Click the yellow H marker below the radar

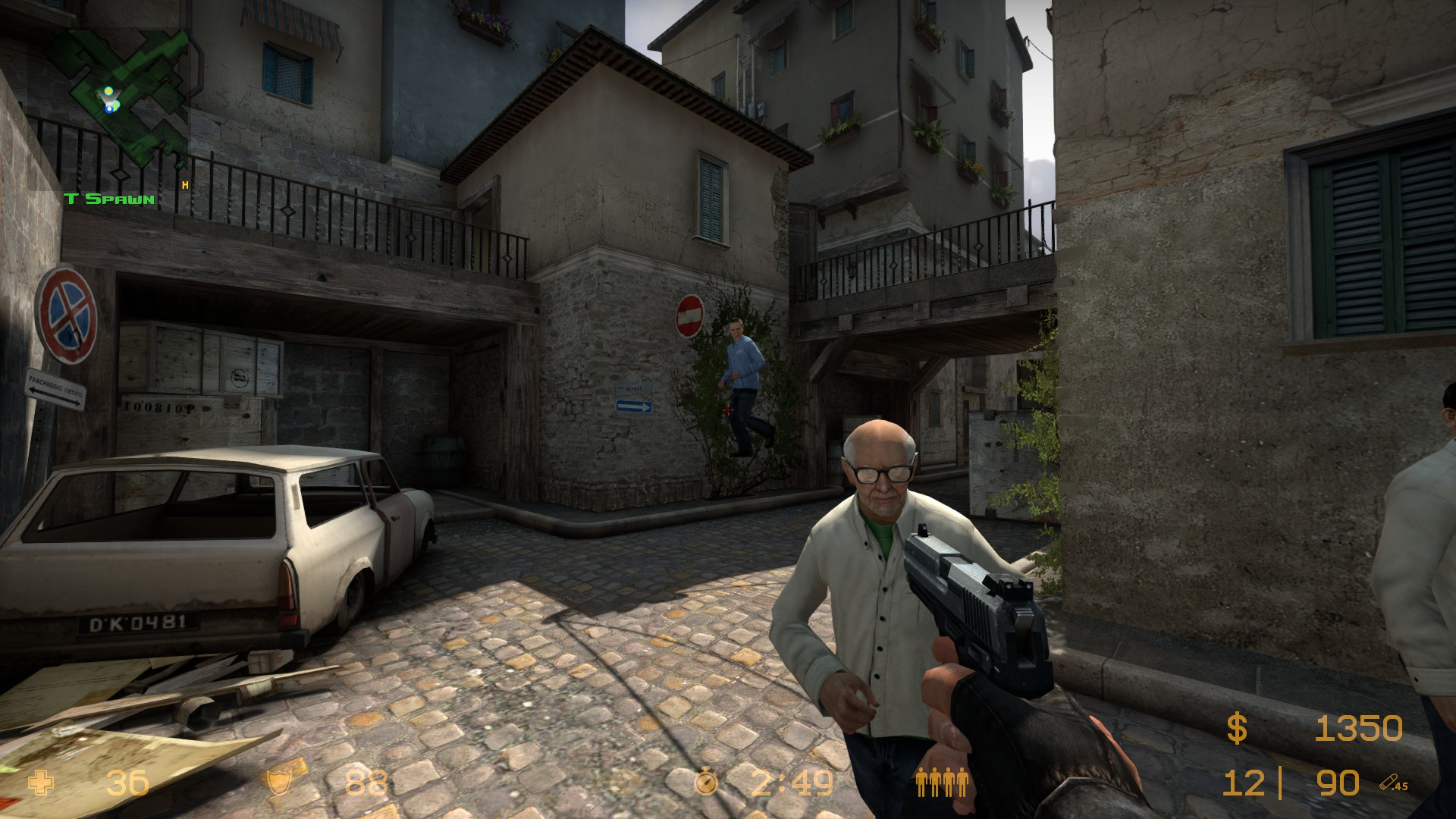click(184, 184)
